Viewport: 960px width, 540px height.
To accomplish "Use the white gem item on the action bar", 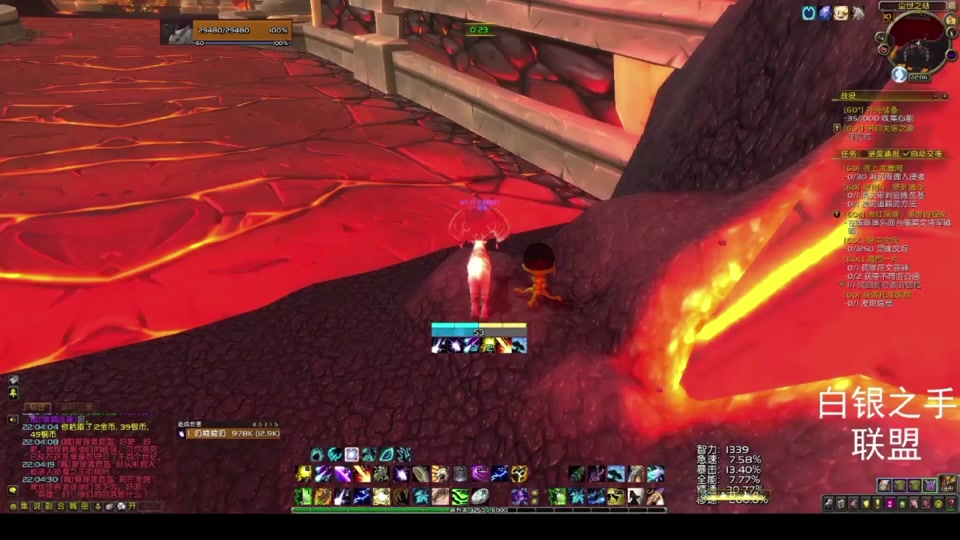I will [480, 496].
